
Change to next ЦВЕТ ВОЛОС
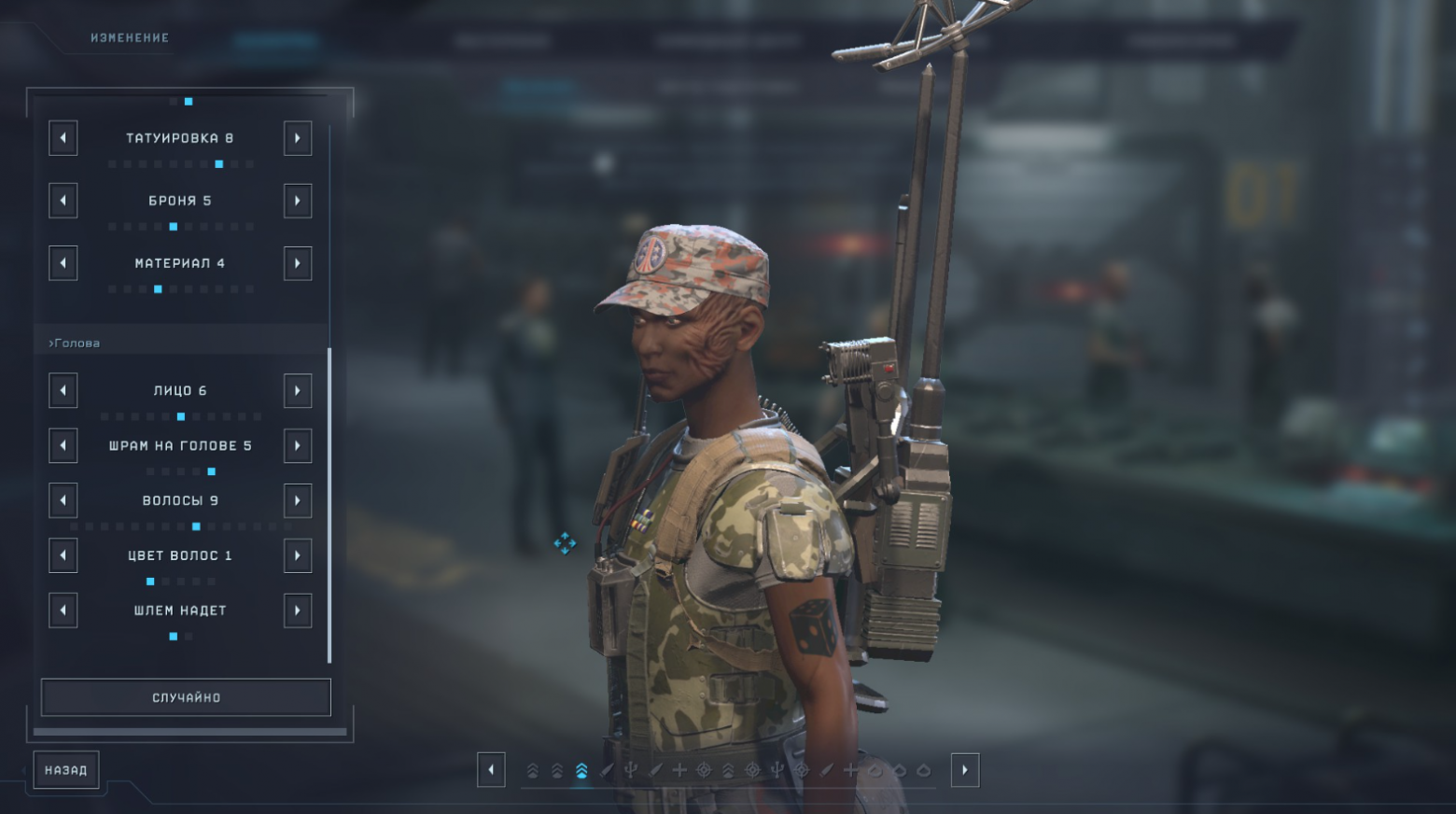(x=298, y=555)
